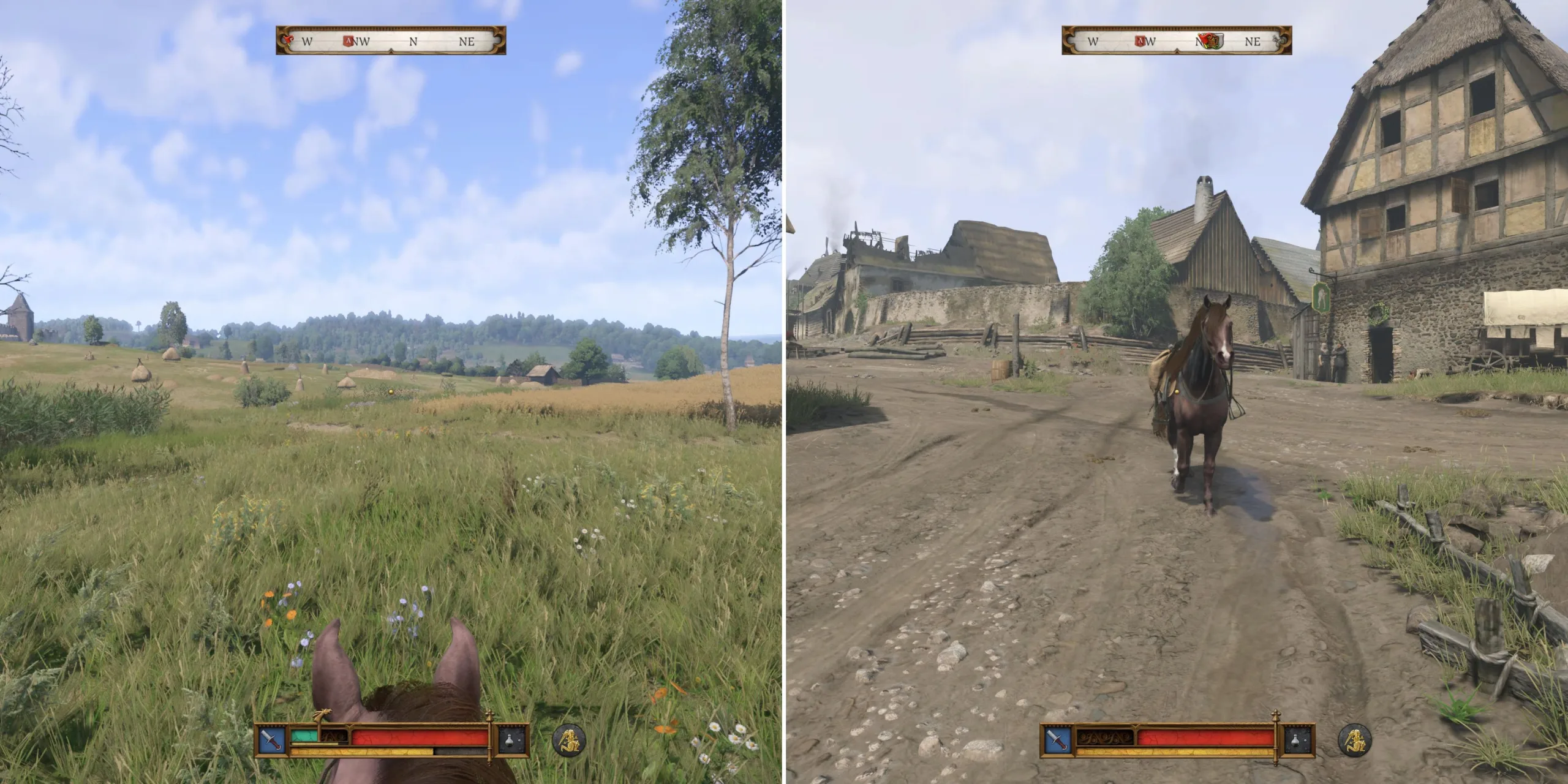Select the dagger weapon icon in left HUD
The width and height of the screenshot is (1568, 784).
click(x=272, y=741)
